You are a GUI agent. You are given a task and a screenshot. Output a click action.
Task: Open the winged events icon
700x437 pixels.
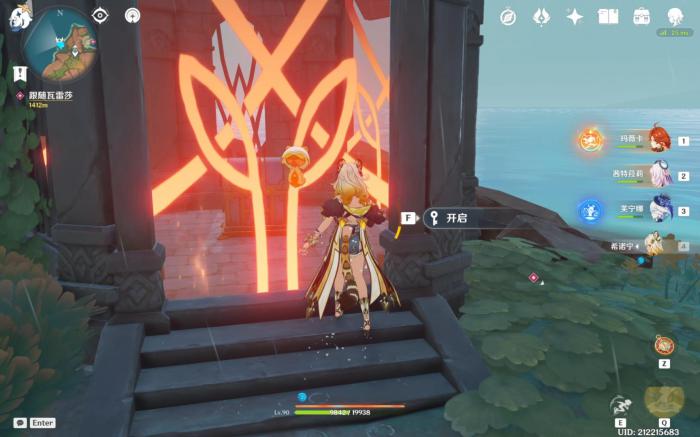pyautogui.click(x=541, y=16)
